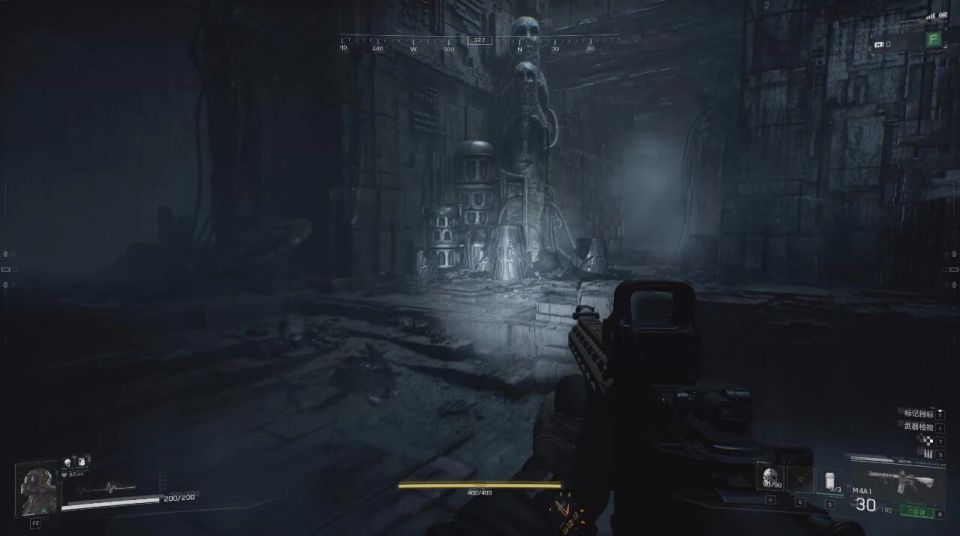
Task: Click the operator portrait
Action: pyautogui.click(x=38, y=491)
